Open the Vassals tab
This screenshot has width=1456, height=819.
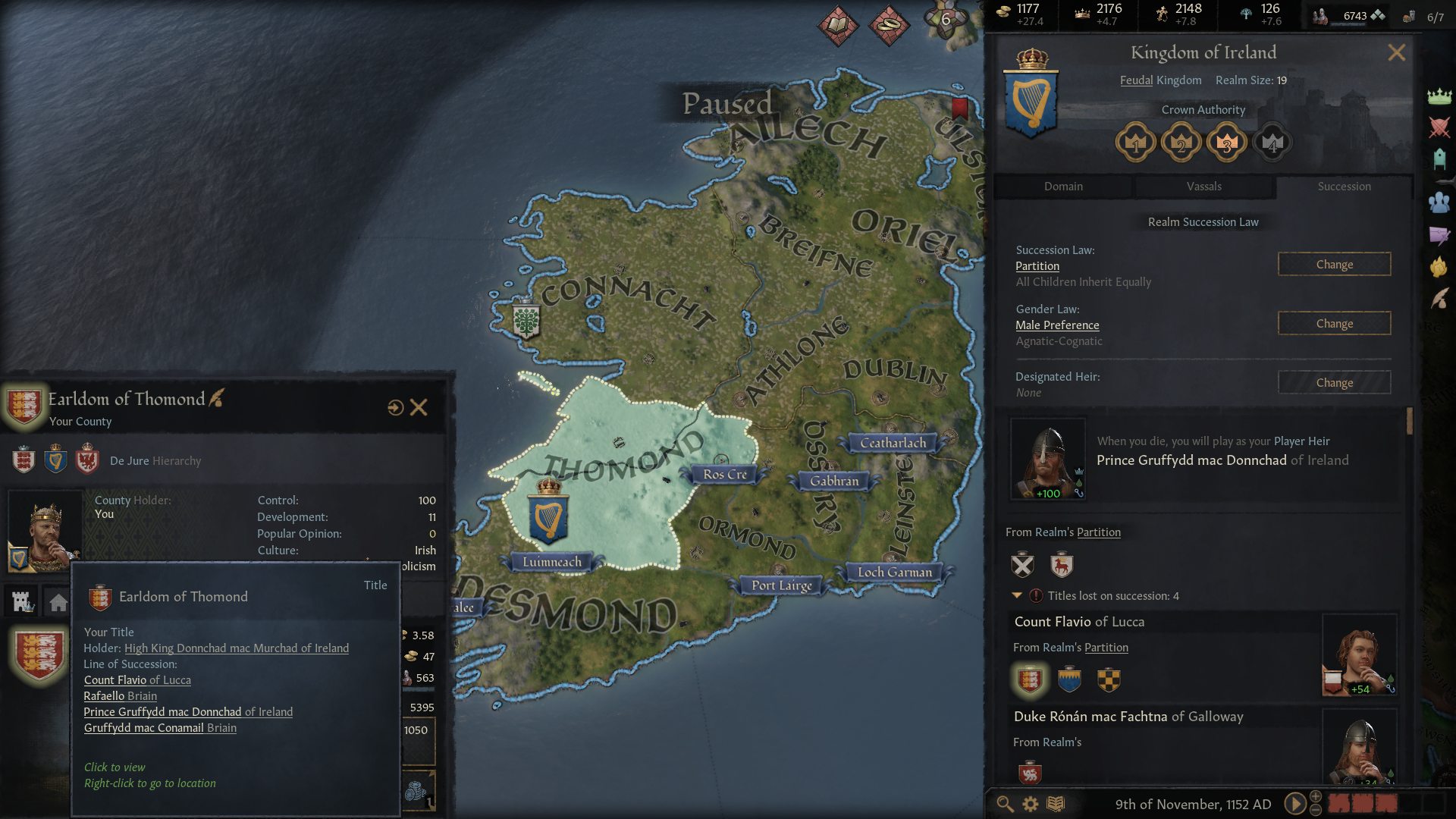[x=1203, y=187]
